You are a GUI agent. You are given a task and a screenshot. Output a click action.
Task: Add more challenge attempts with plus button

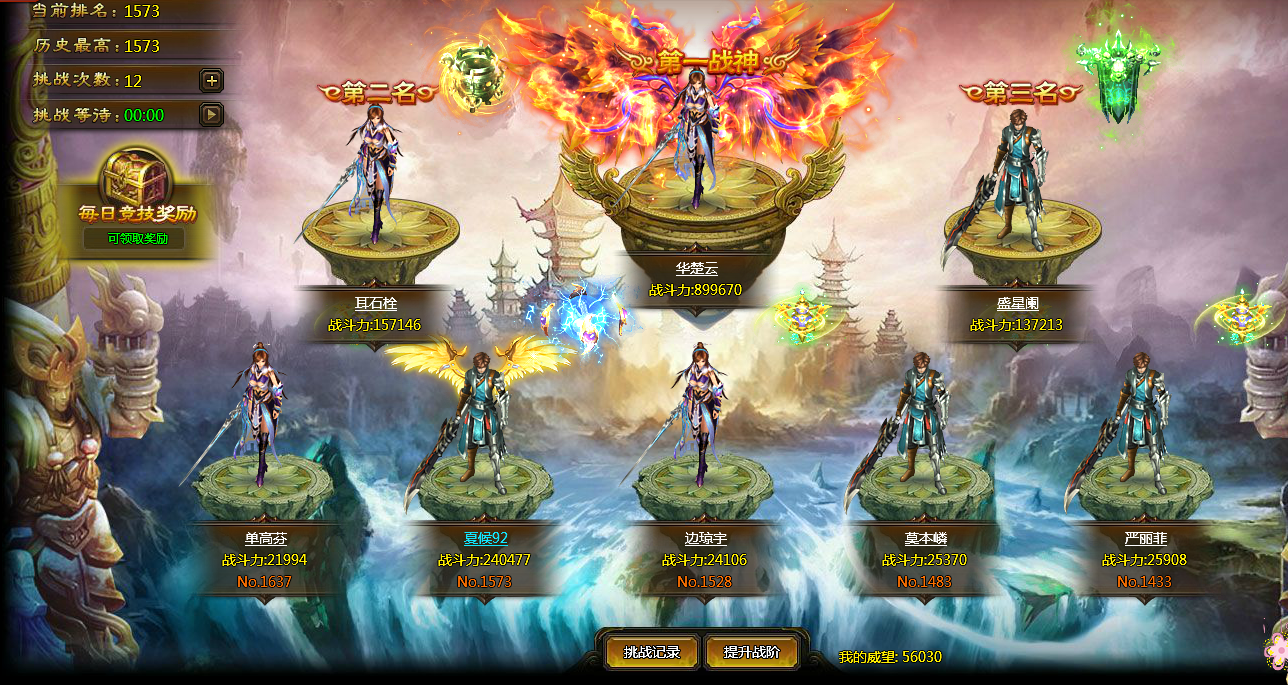pos(211,81)
